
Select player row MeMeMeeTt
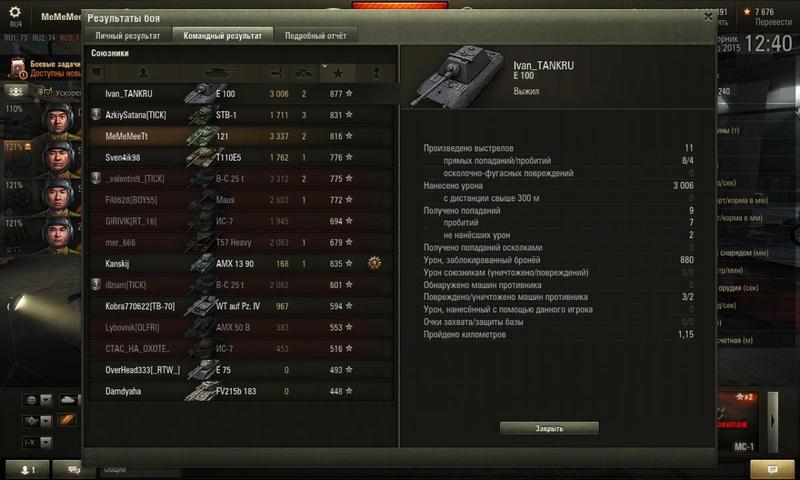pos(240,135)
